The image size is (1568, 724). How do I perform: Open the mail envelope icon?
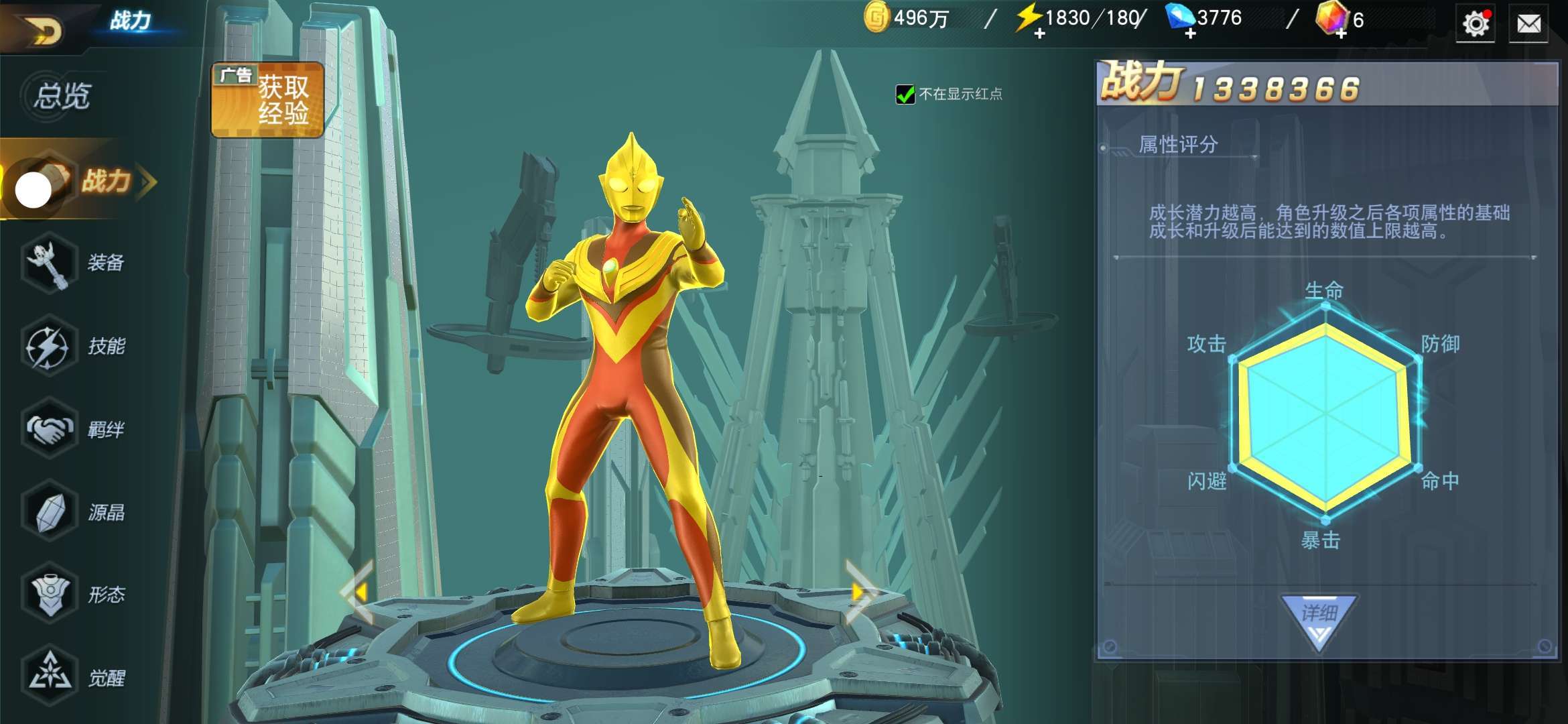coord(1528,25)
